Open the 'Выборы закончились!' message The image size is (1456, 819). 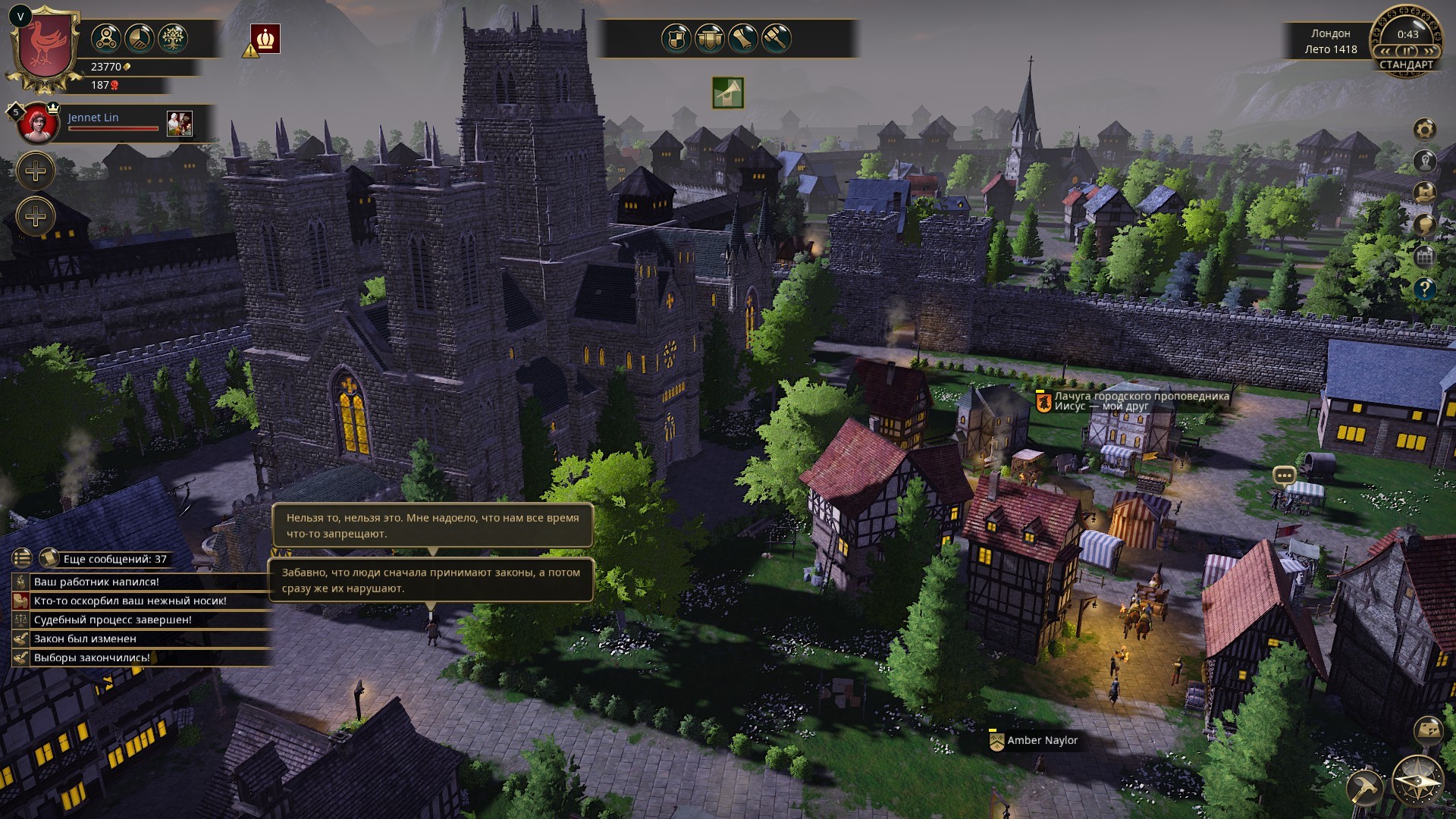[x=92, y=657]
